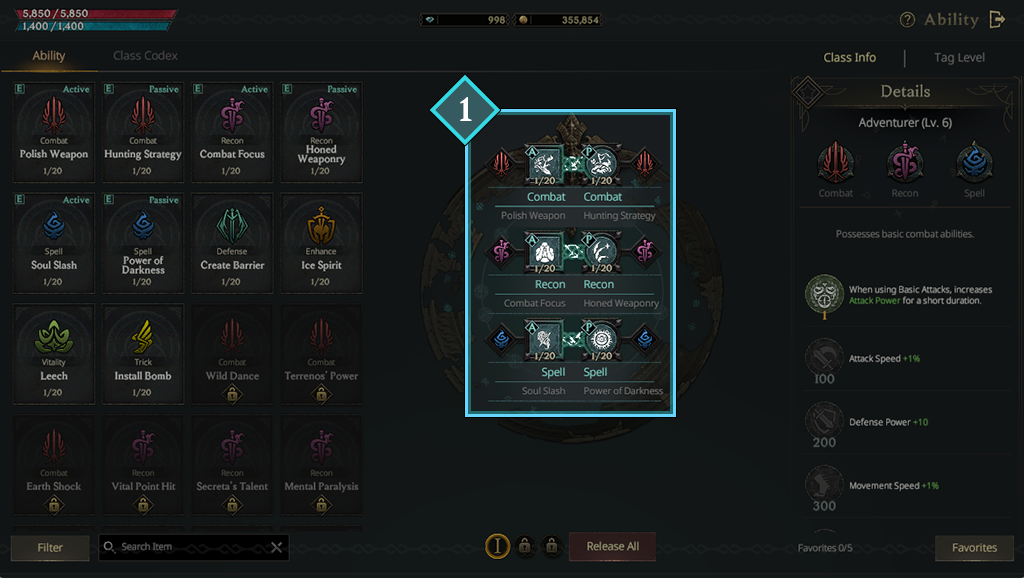The width and height of the screenshot is (1024, 578).
Task: Open the Favorites list
Action: pos(974,547)
